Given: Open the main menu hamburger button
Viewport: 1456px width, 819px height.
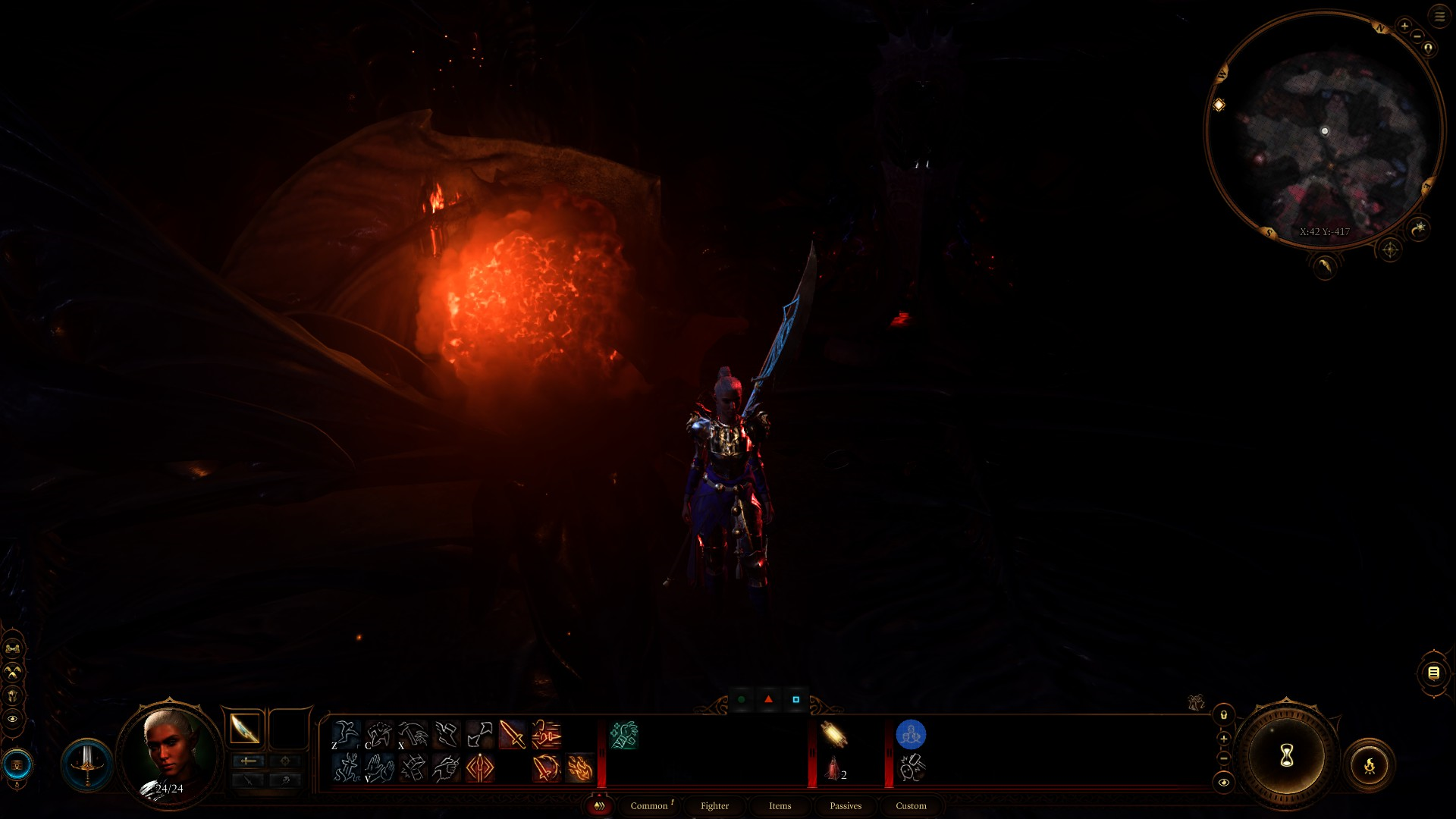Looking at the screenshot, I should pos(1439,16).
